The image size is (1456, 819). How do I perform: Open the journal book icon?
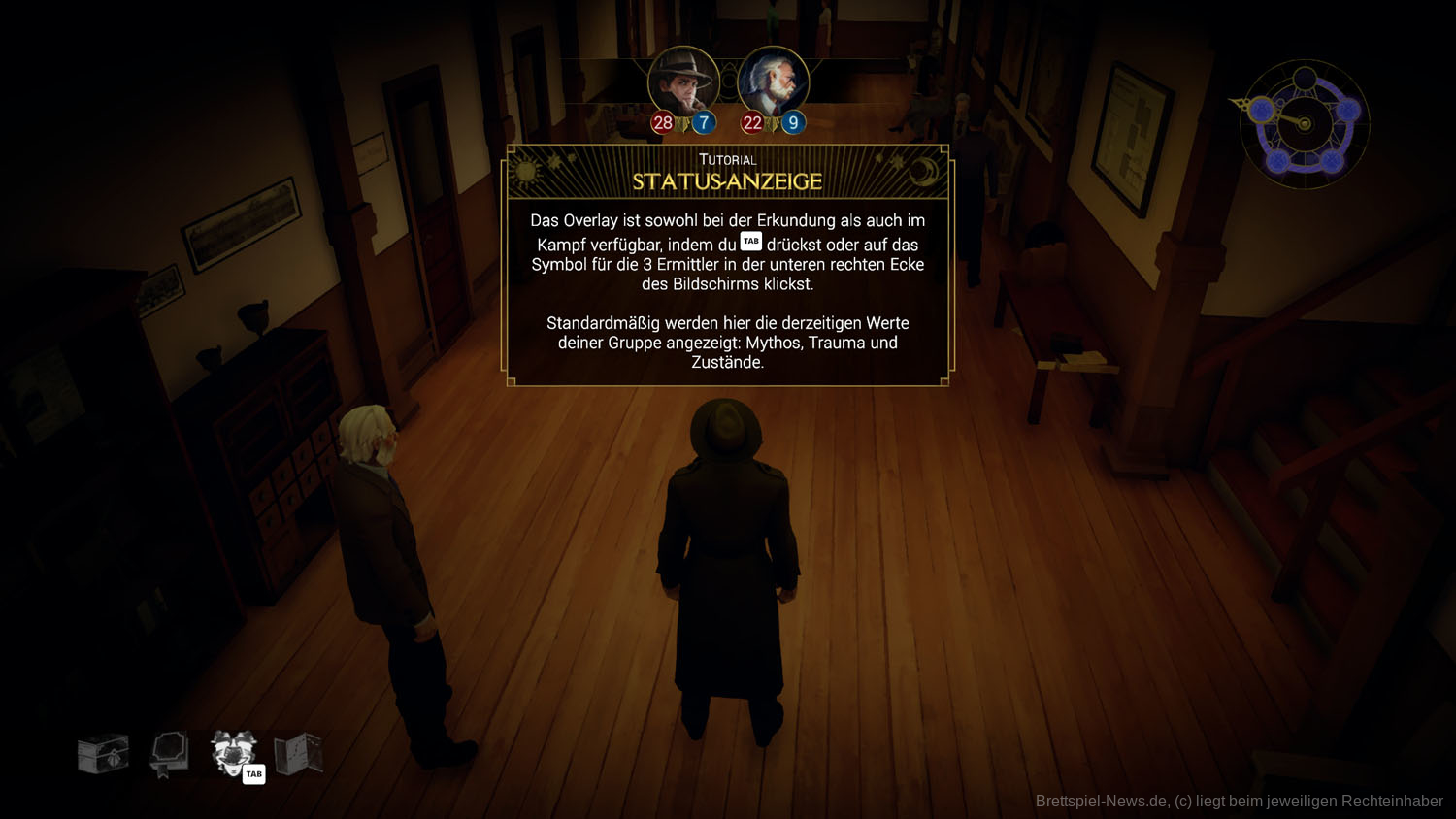click(x=168, y=754)
